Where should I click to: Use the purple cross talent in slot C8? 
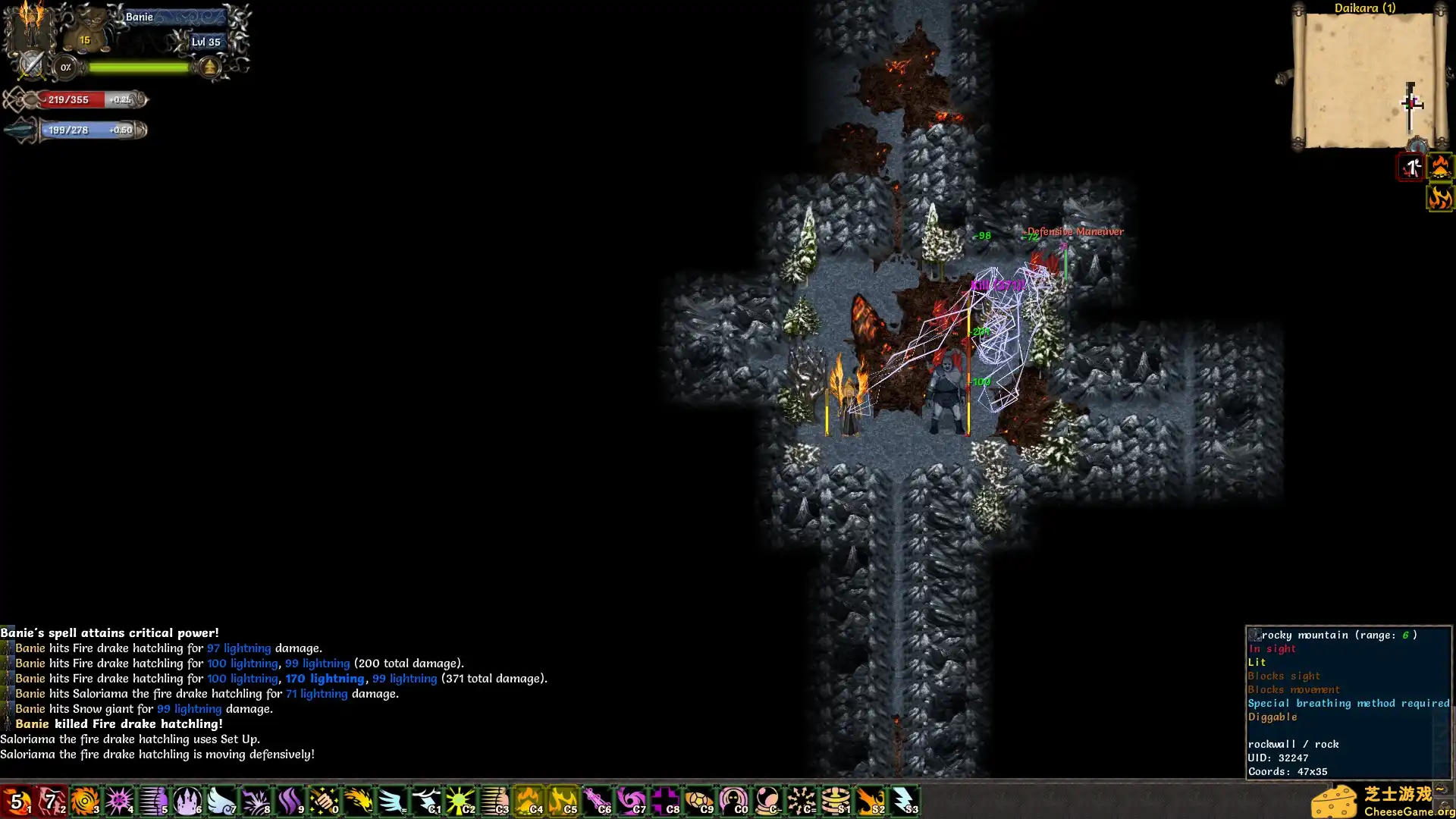665,801
